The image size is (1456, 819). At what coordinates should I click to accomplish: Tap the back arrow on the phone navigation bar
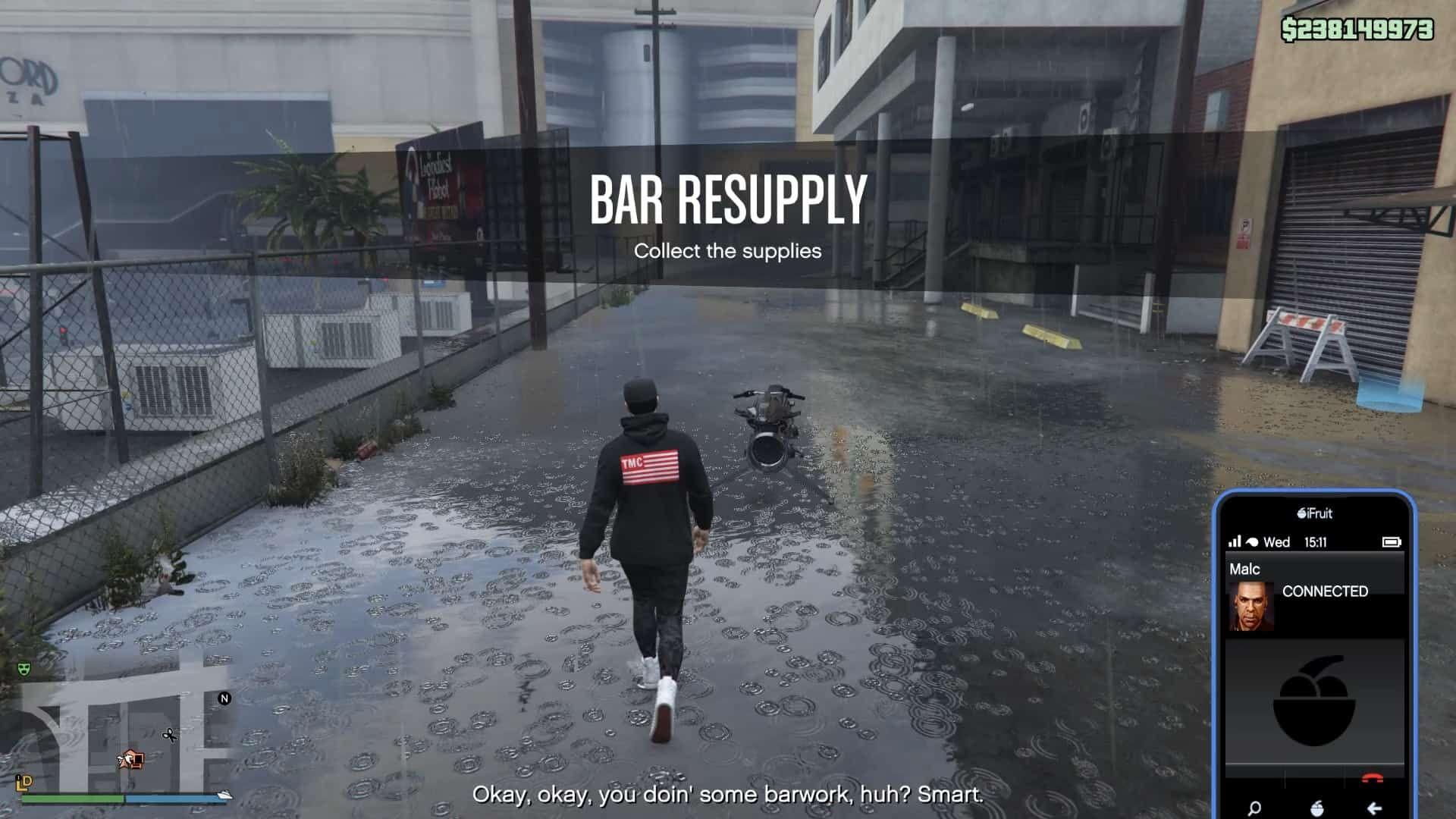(1374, 808)
